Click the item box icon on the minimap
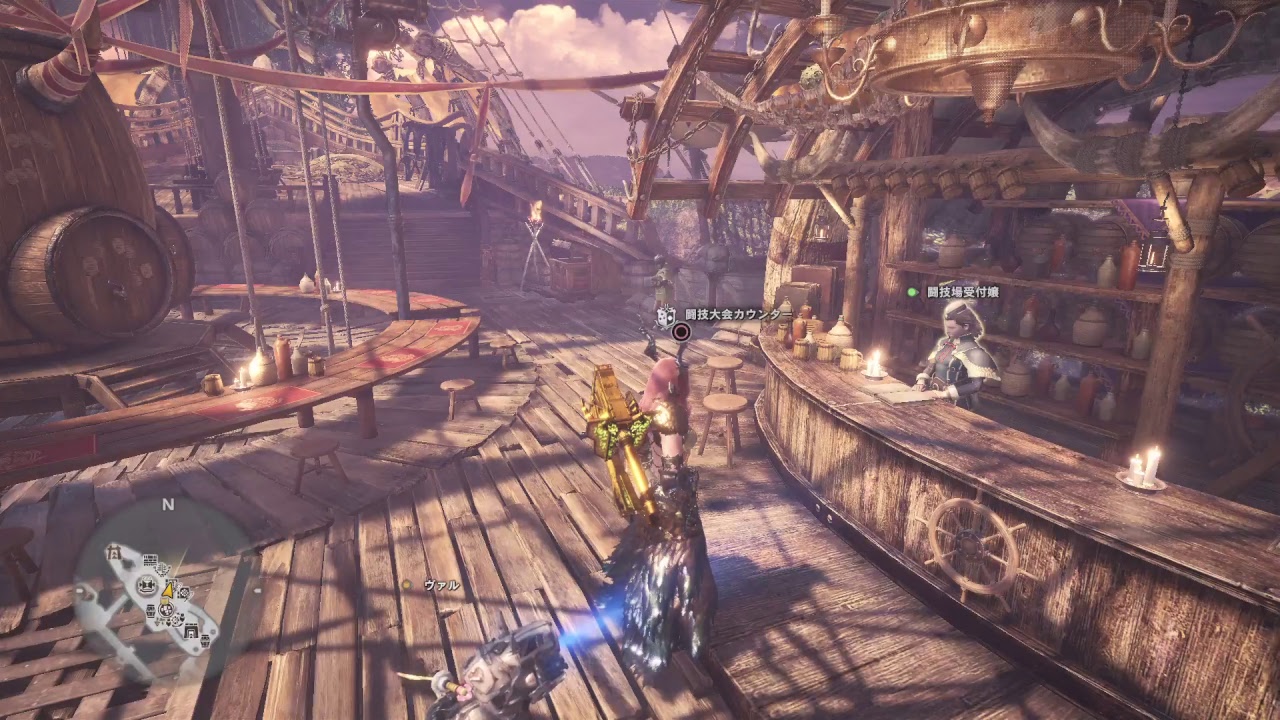This screenshot has width=1280, height=720. (x=149, y=611)
